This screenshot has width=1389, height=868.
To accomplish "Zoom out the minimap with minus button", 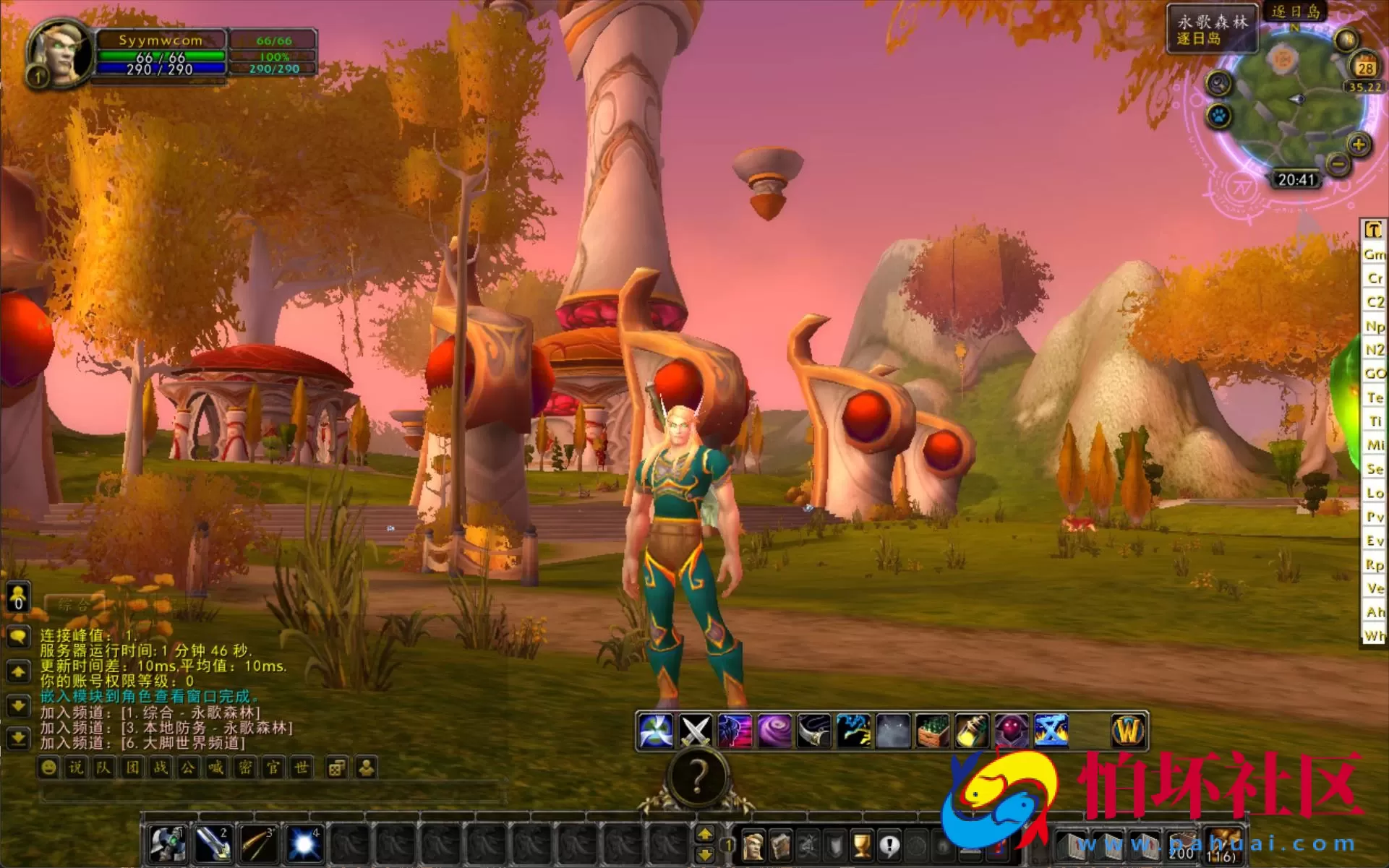I will point(1338,165).
